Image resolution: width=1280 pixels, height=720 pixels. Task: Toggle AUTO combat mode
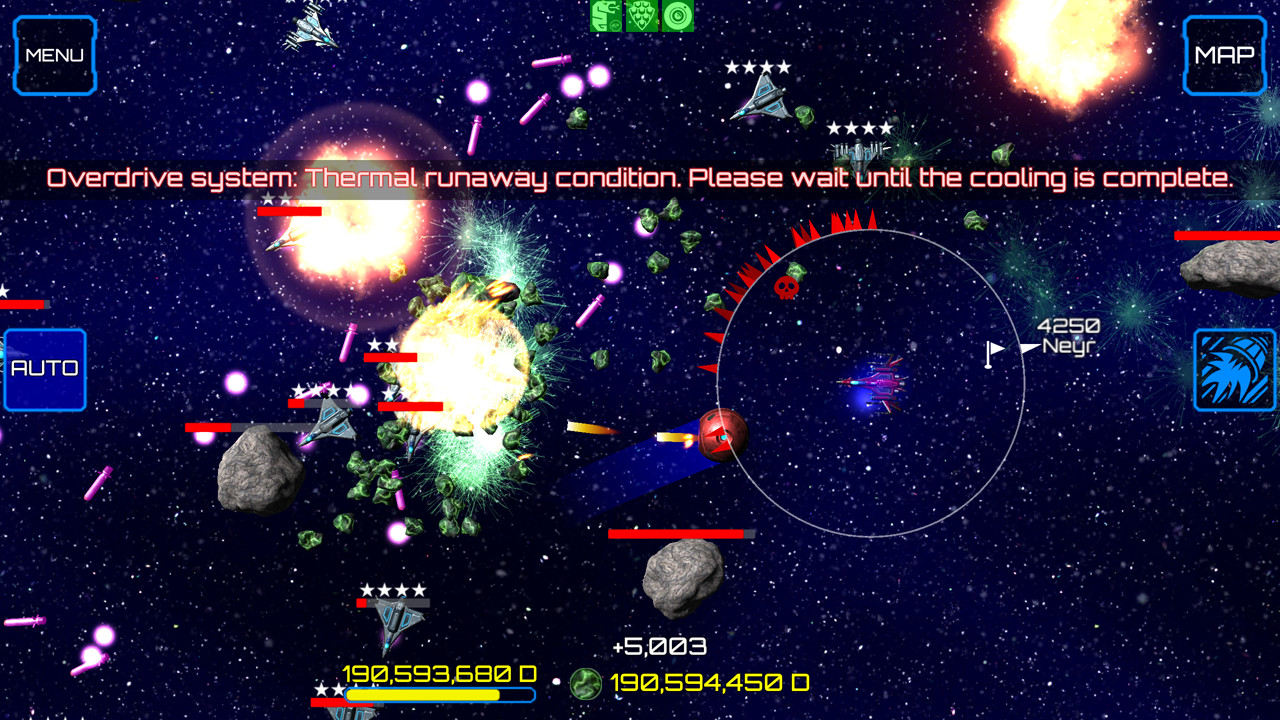[x=44, y=368]
